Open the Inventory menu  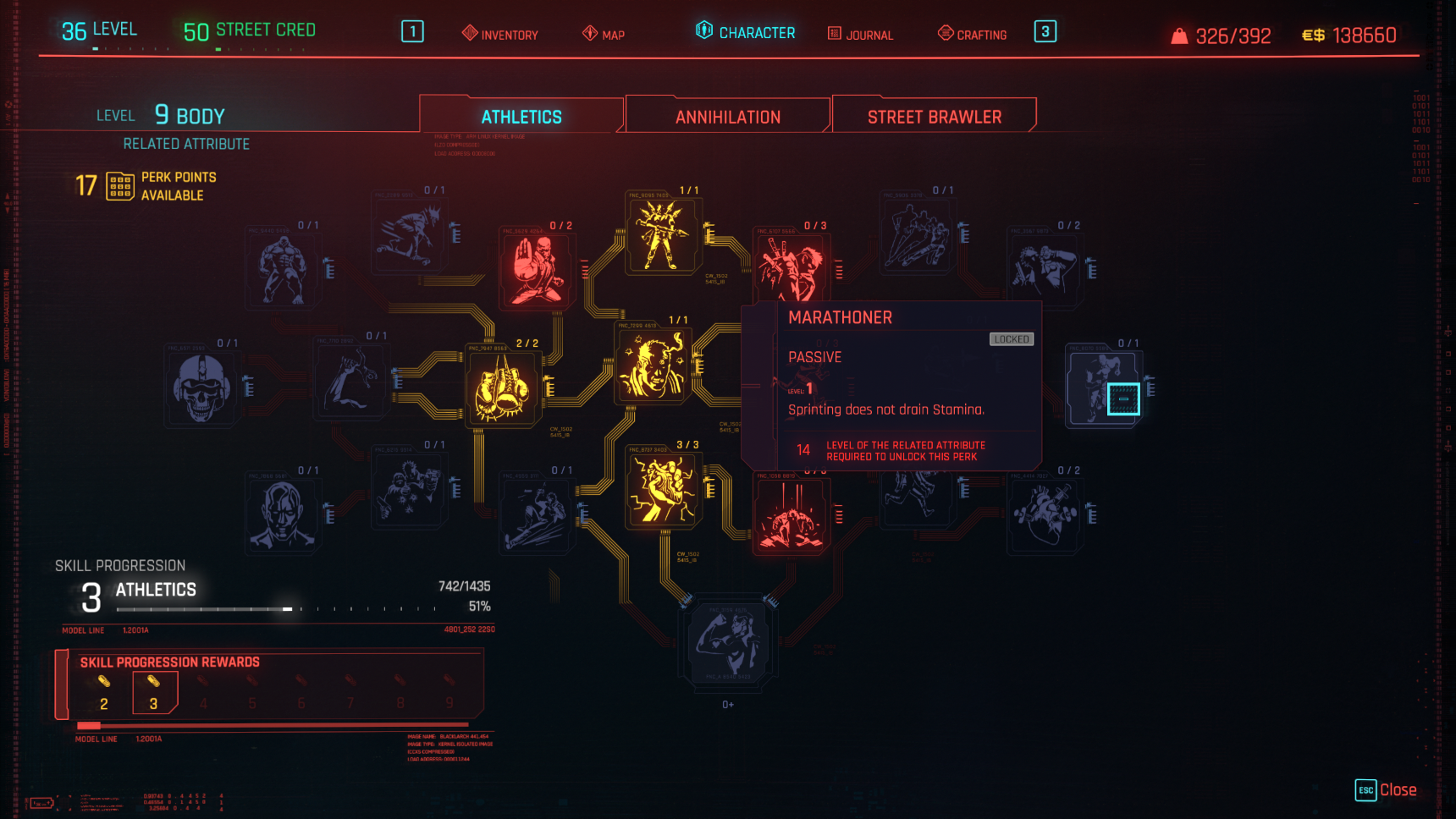point(499,34)
